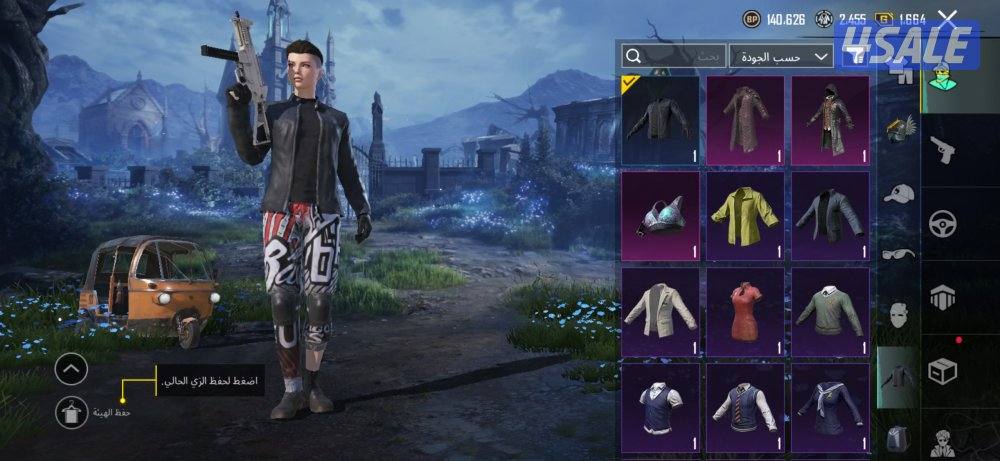Pick the yellow jacket item
The height and width of the screenshot is (461, 1000).
pos(745,215)
